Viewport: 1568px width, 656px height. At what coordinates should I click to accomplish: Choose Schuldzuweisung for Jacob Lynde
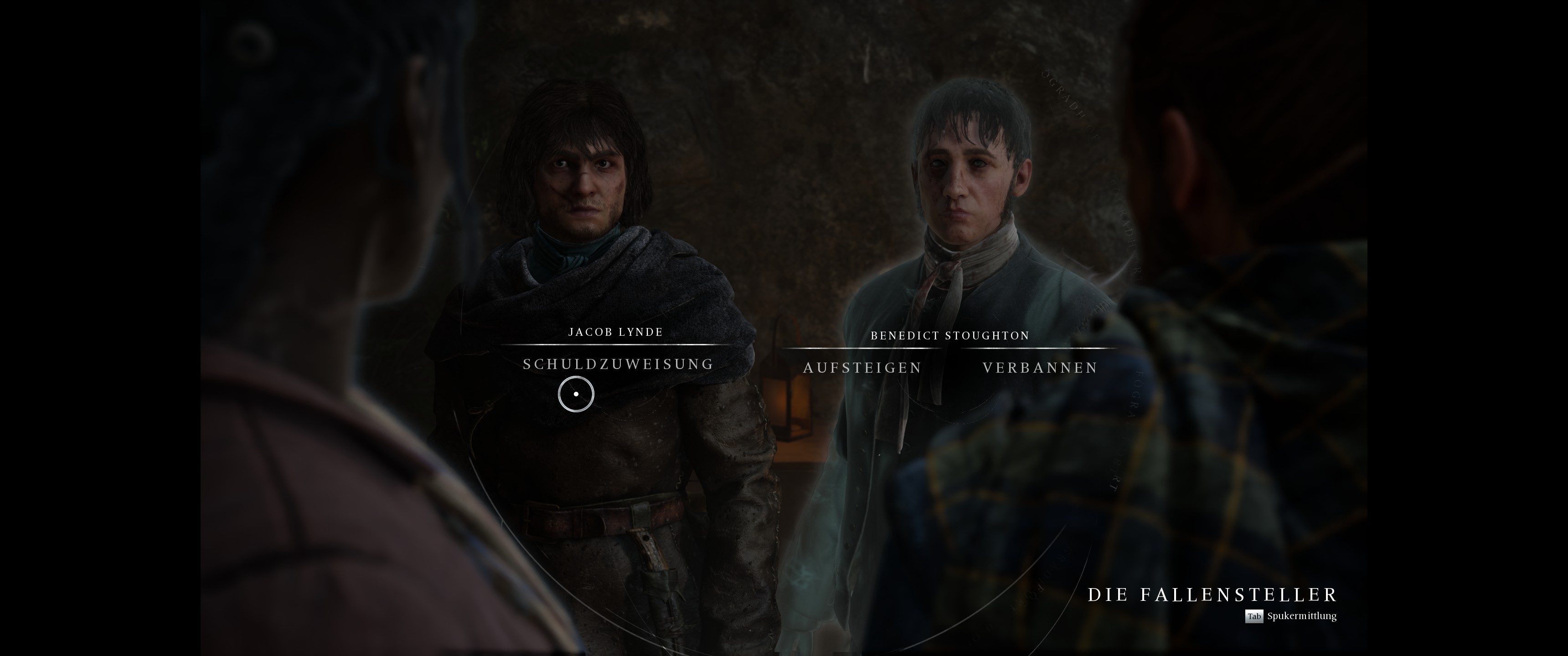tap(618, 364)
